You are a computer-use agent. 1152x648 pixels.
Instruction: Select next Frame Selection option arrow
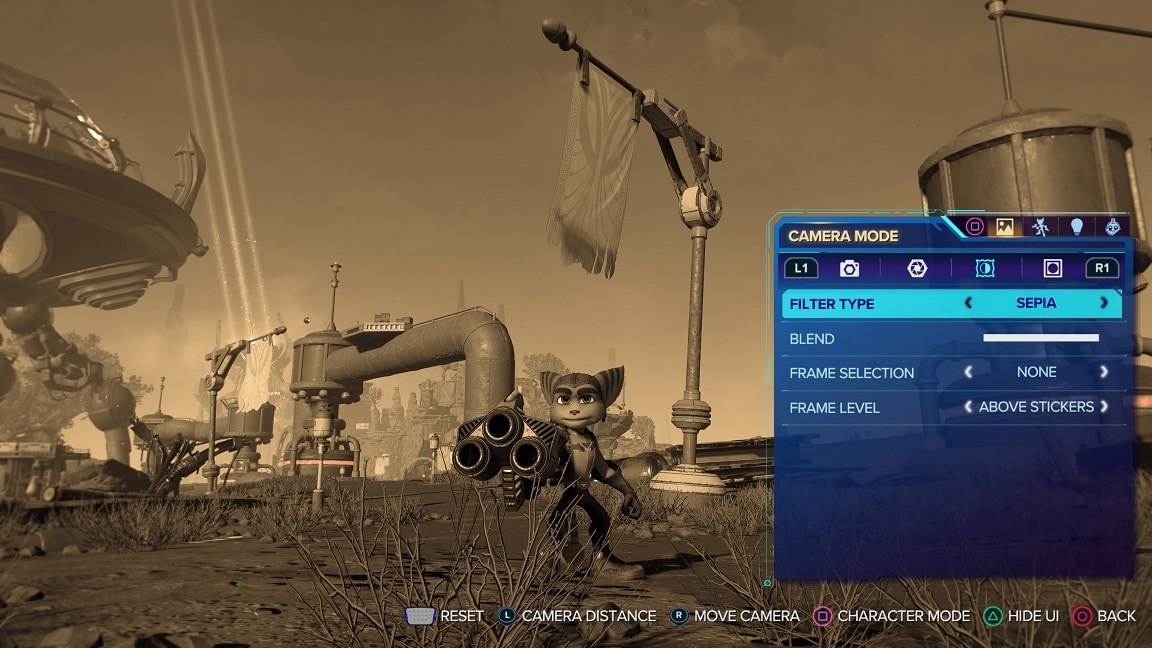(x=1104, y=372)
